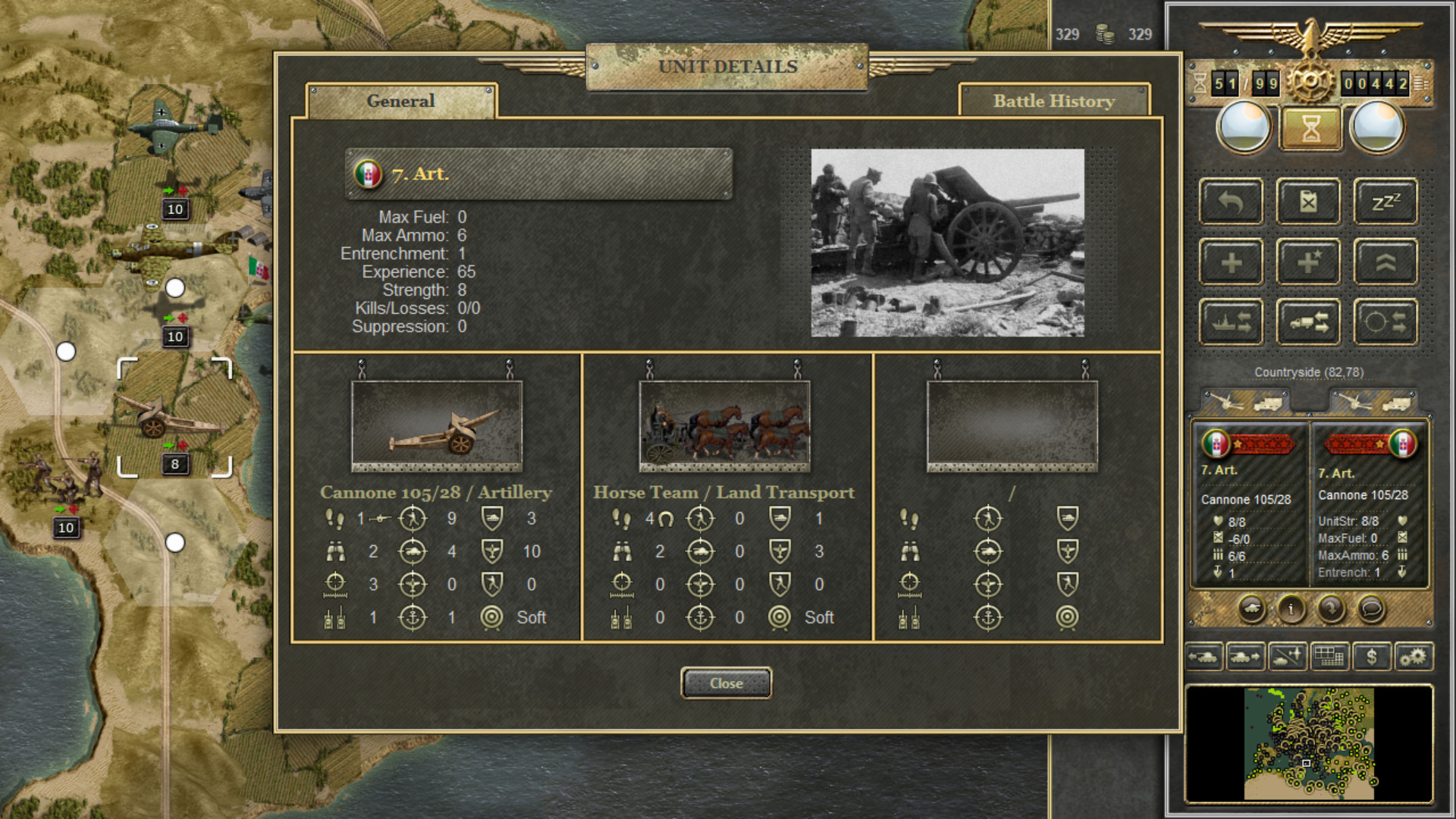1456x819 pixels.
Task: Select the Elite Reinforcement plus-star icon
Action: [1307, 261]
